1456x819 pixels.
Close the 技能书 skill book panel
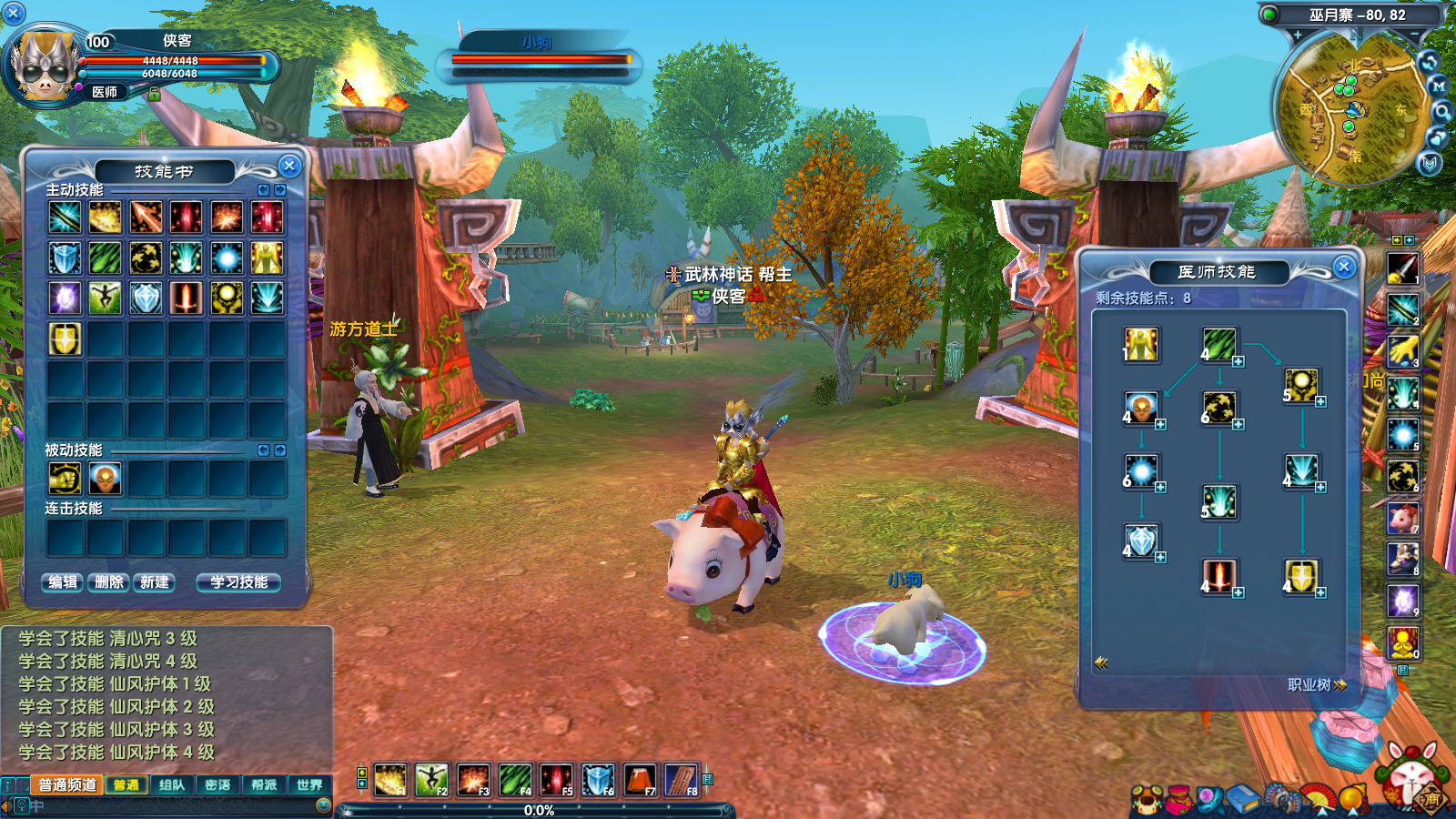point(289,166)
